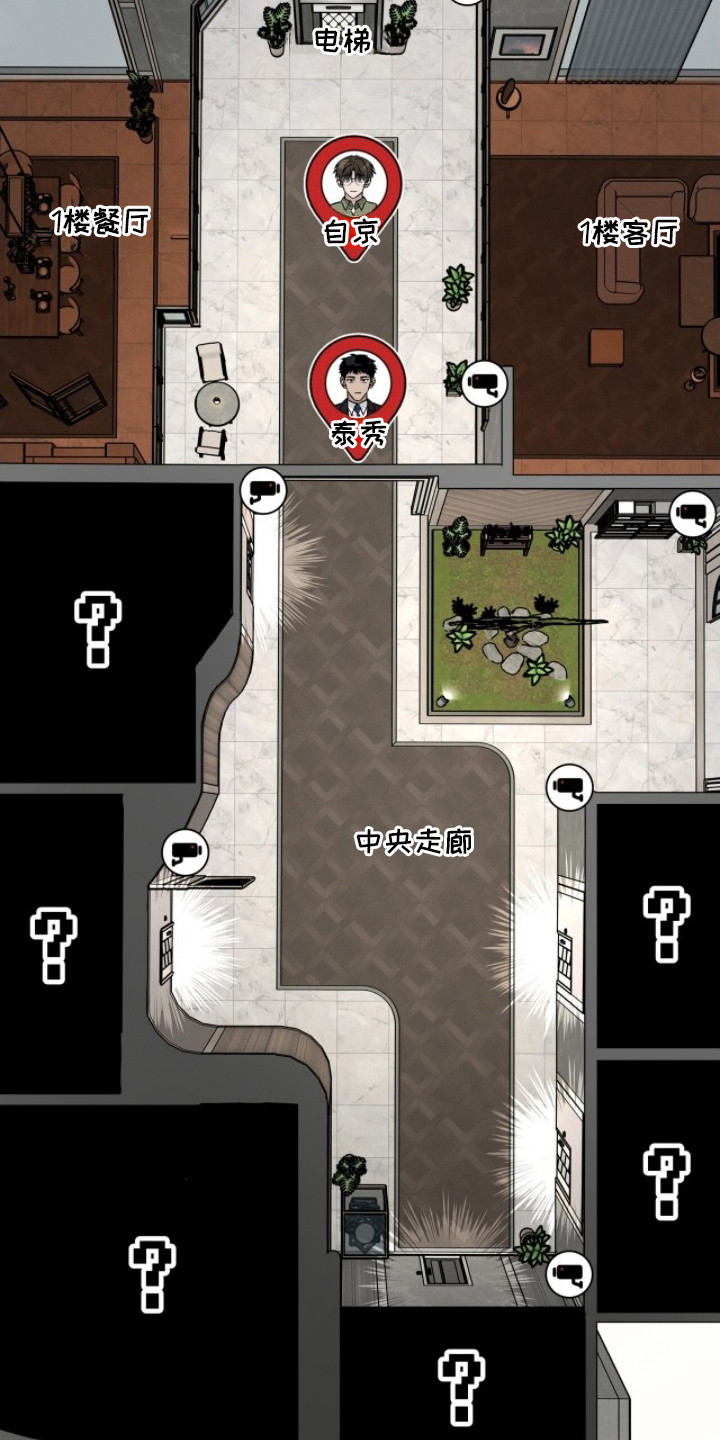This screenshot has height=1440, width=720.
Task: Tap the 中央走廊 central corridor label
Action: click(414, 842)
